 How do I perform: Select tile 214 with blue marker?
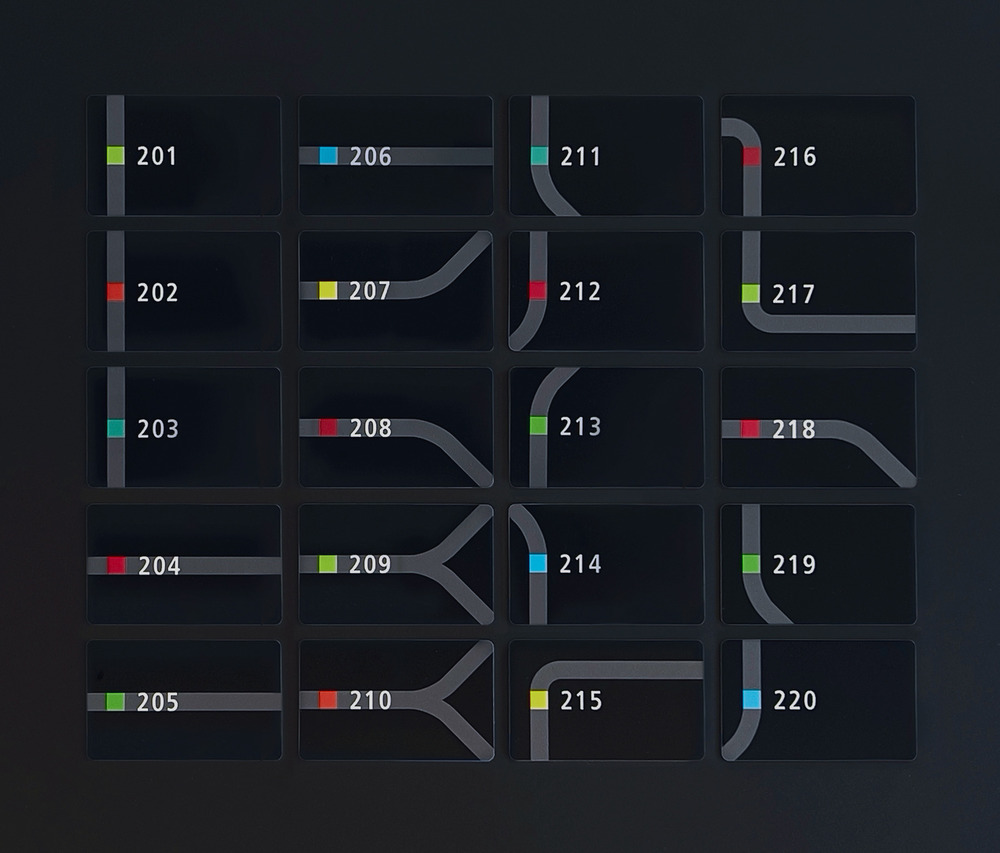click(607, 564)
